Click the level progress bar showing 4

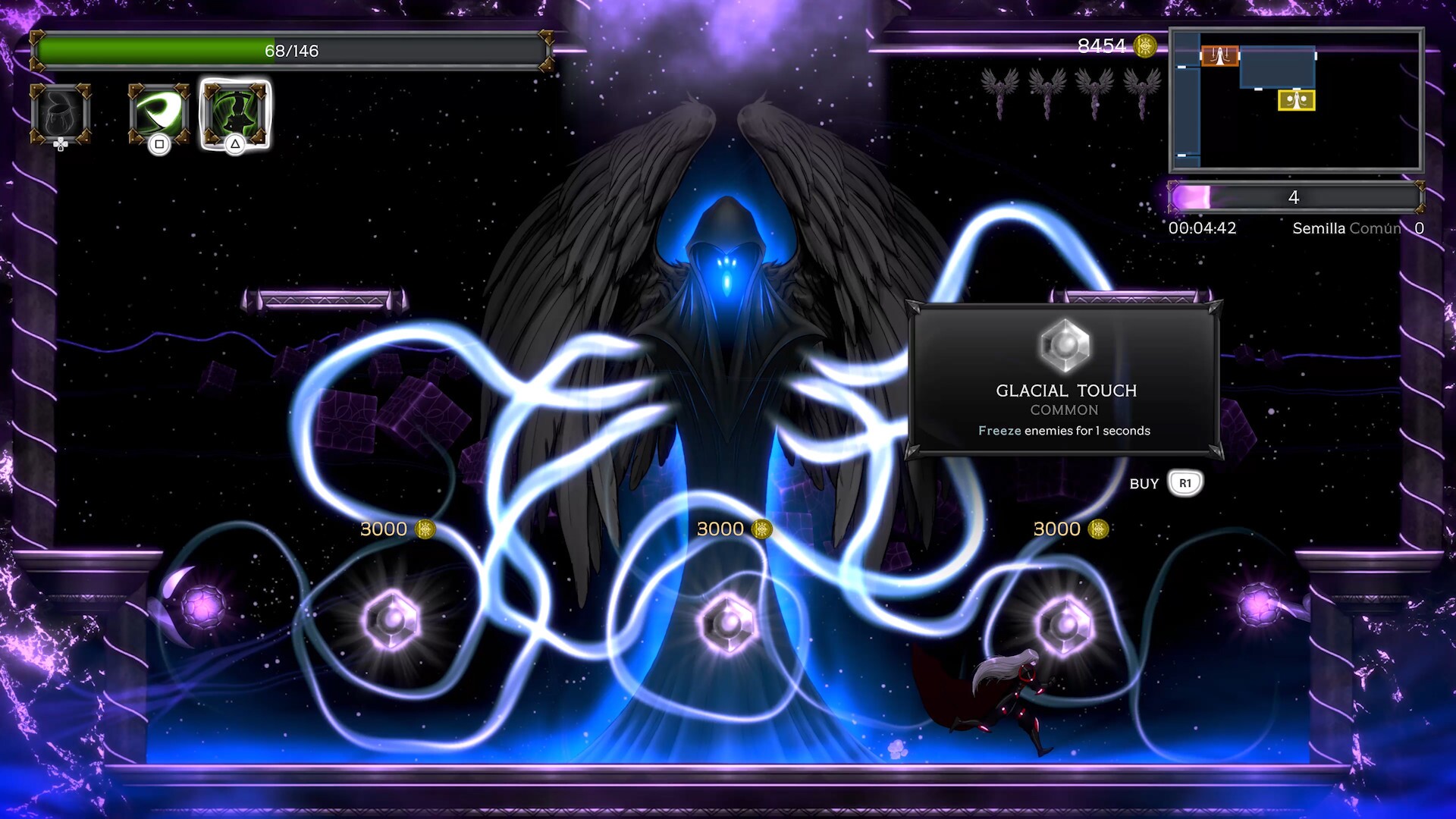click(x=1294, y=198)
